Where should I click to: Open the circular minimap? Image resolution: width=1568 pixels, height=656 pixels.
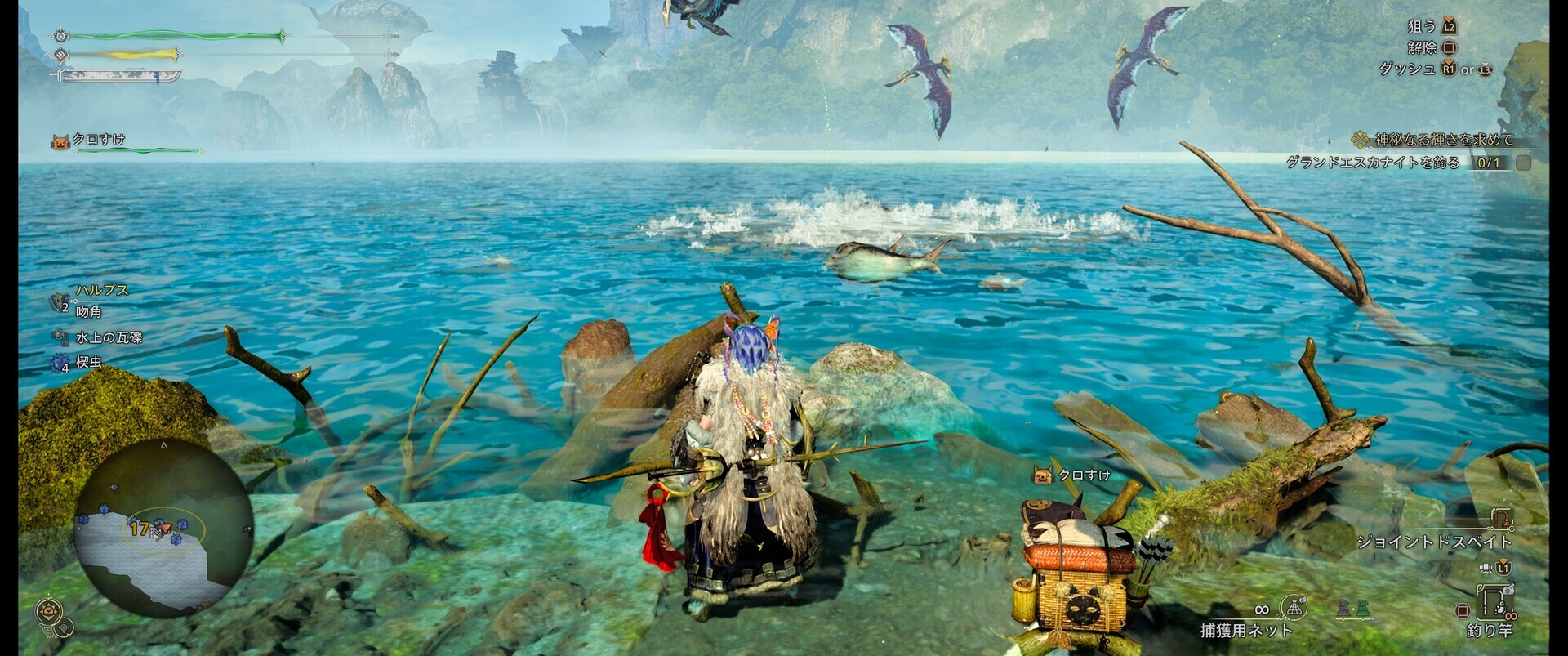pyautogui.click(x=165, y=528)
